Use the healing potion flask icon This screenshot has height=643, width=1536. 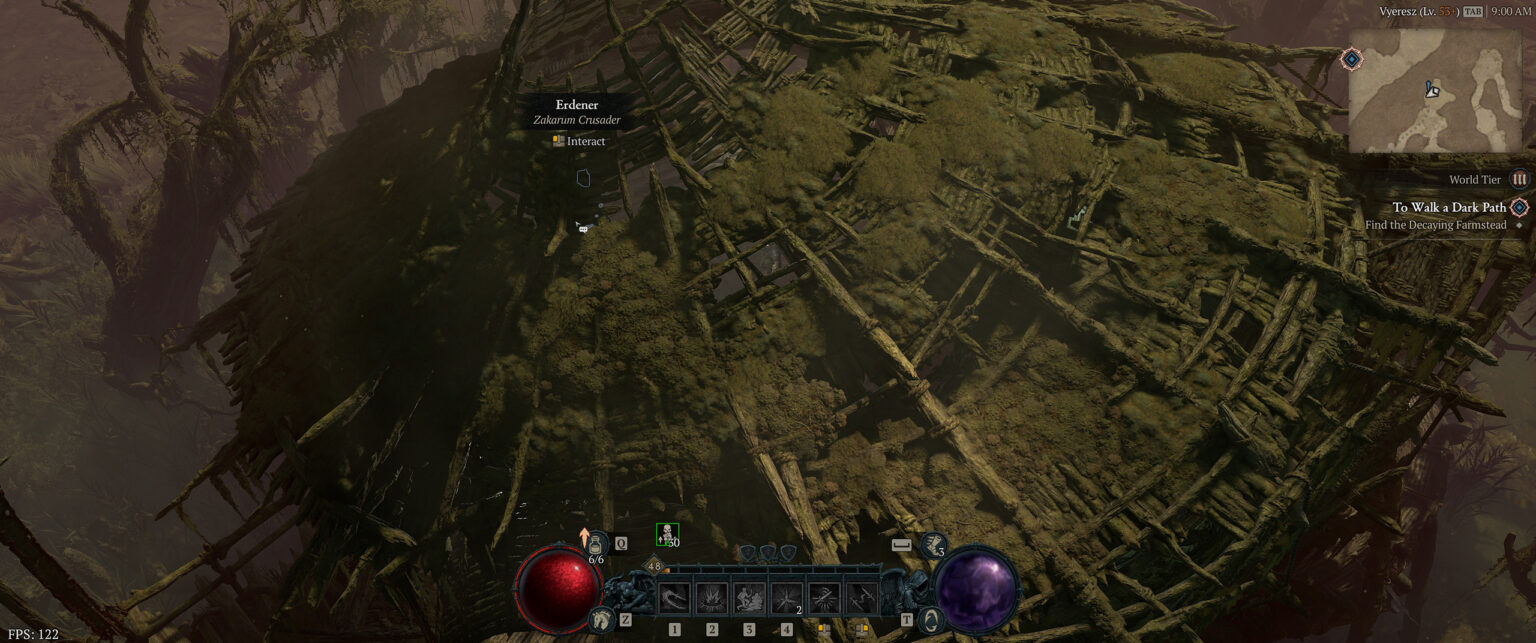click(x=597, y=544)
